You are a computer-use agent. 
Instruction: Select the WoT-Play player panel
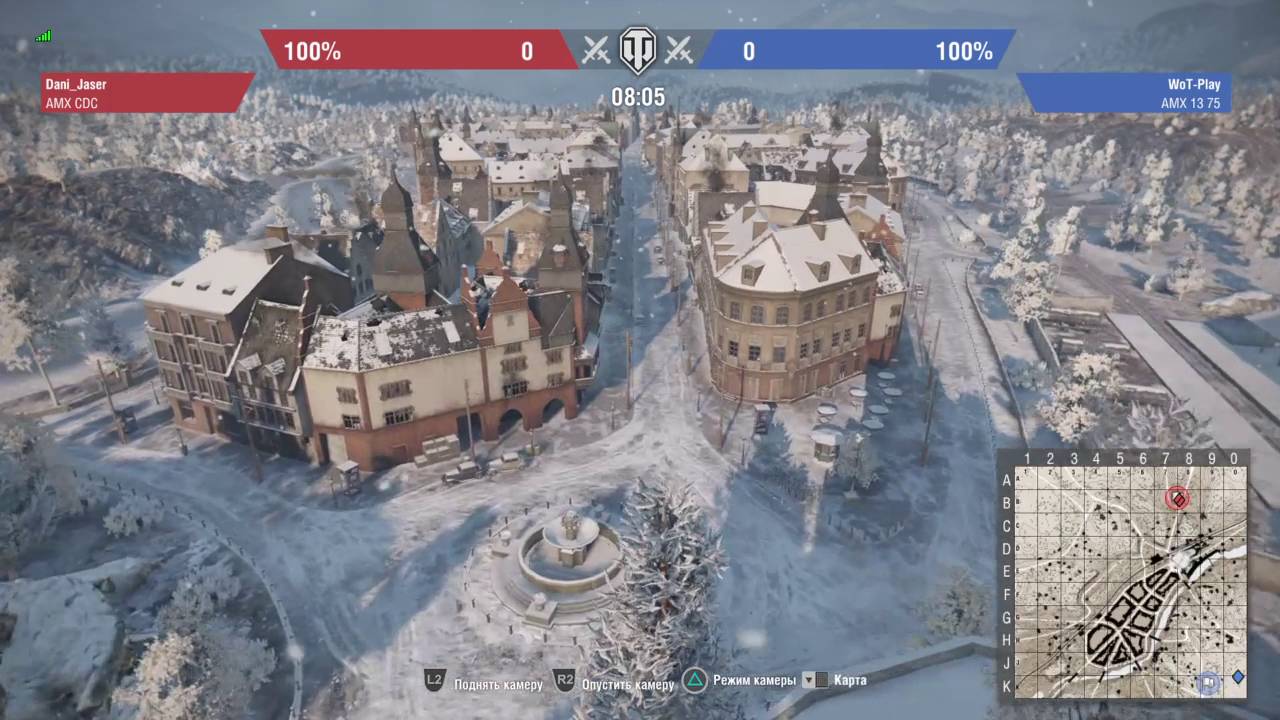(1125, 93)
